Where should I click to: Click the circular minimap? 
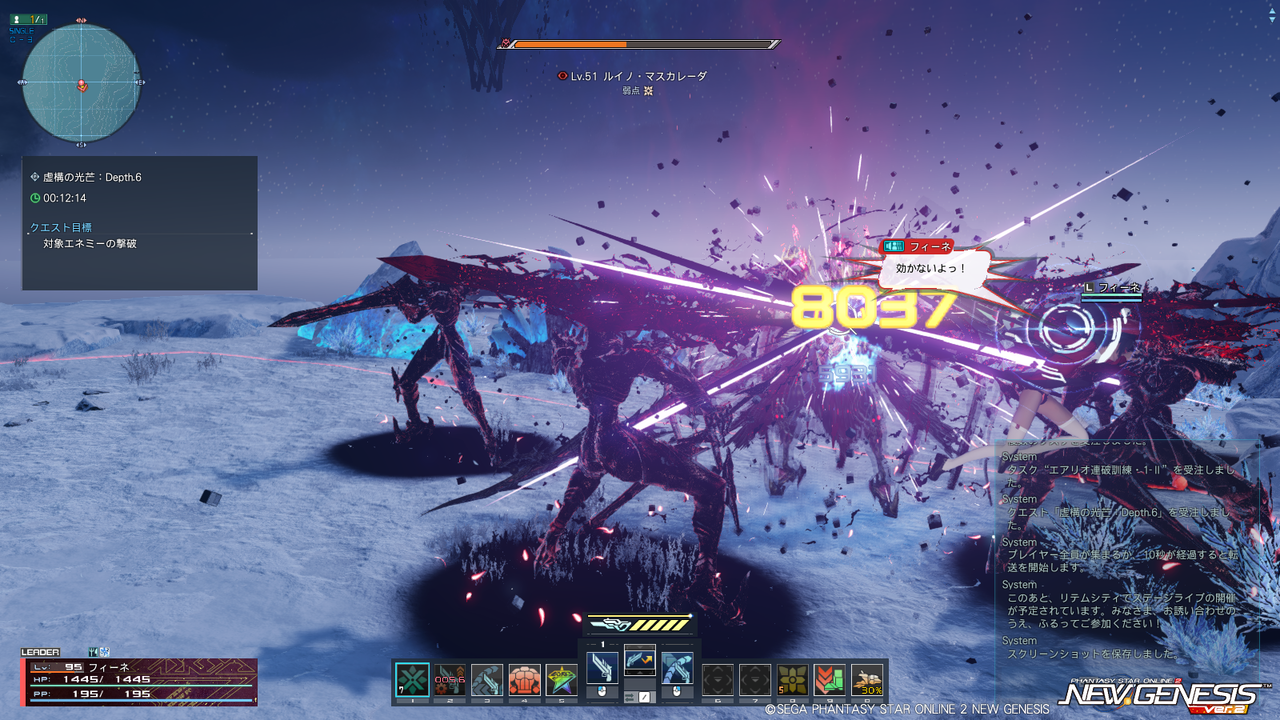(81, 84)
